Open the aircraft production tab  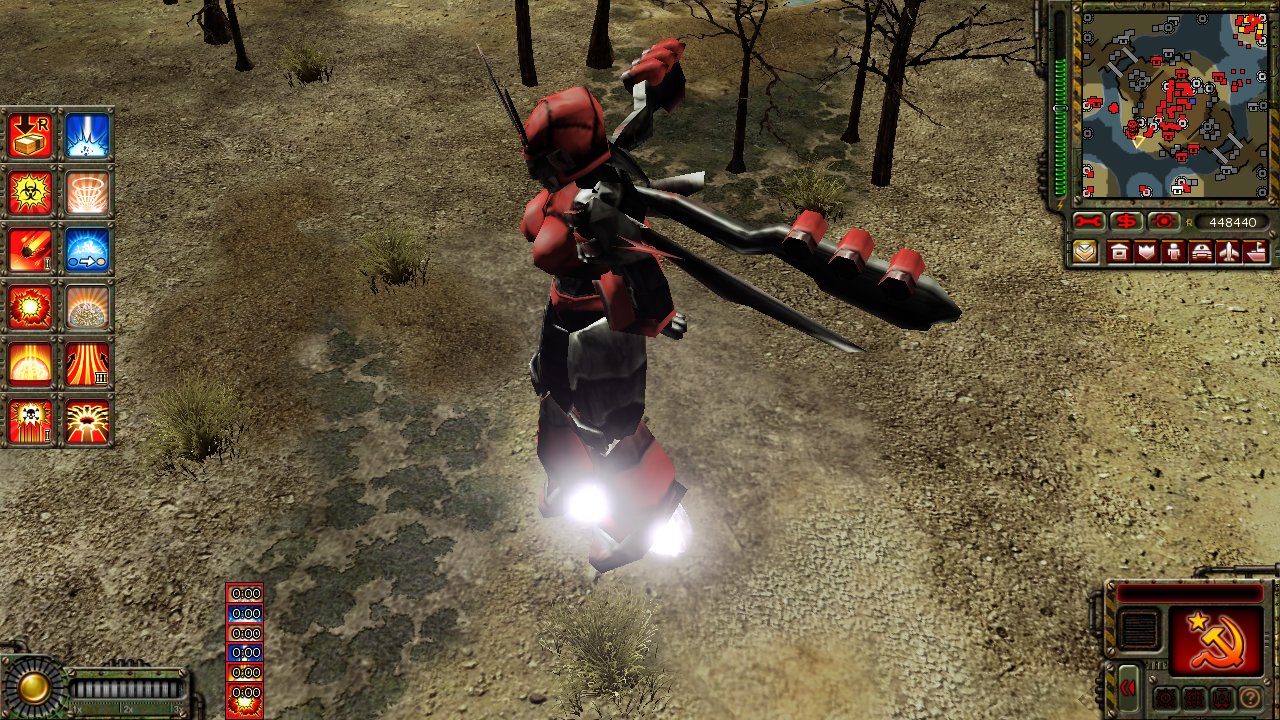[1228, 251]
